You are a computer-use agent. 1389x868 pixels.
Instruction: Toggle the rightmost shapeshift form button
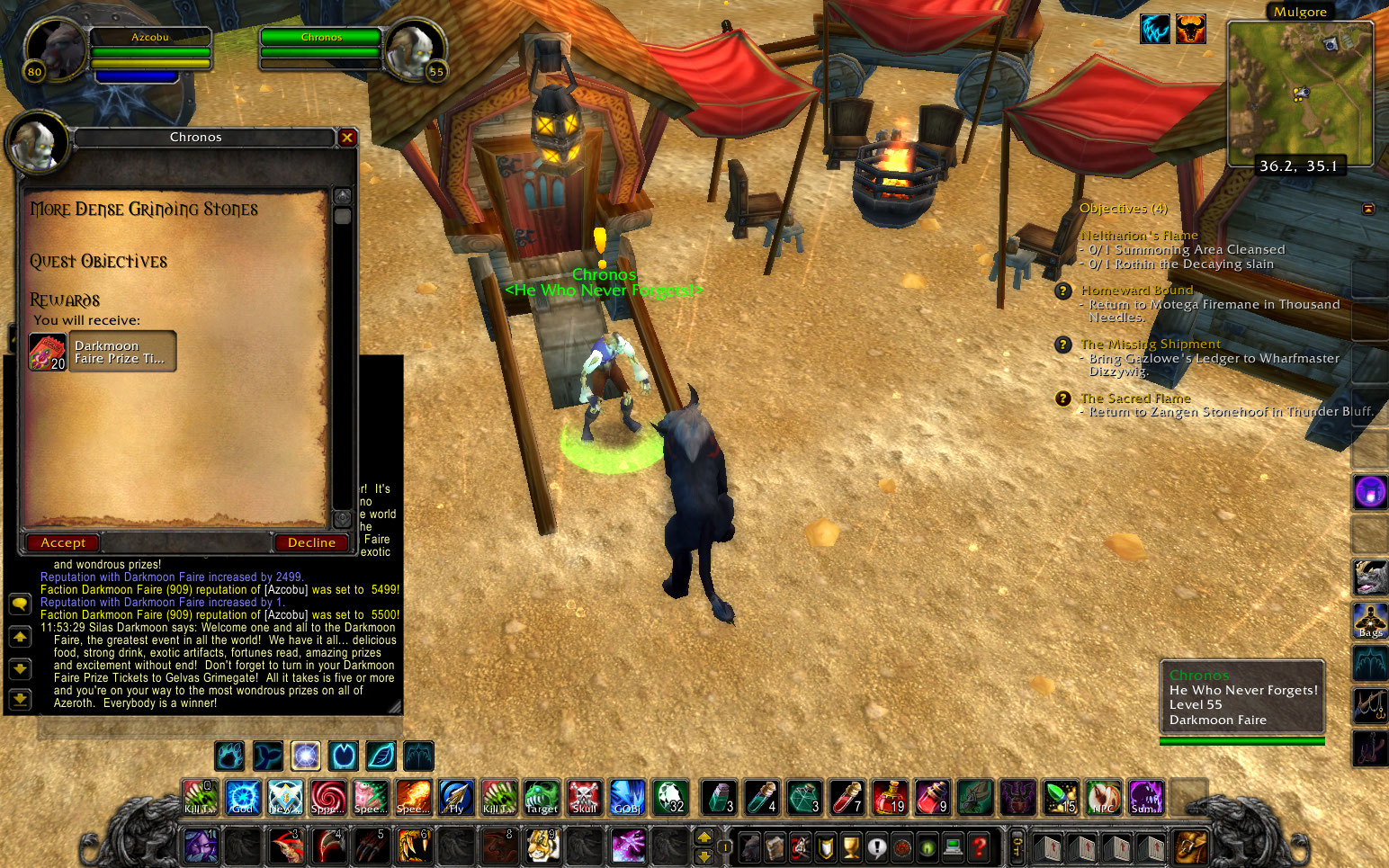418,756
